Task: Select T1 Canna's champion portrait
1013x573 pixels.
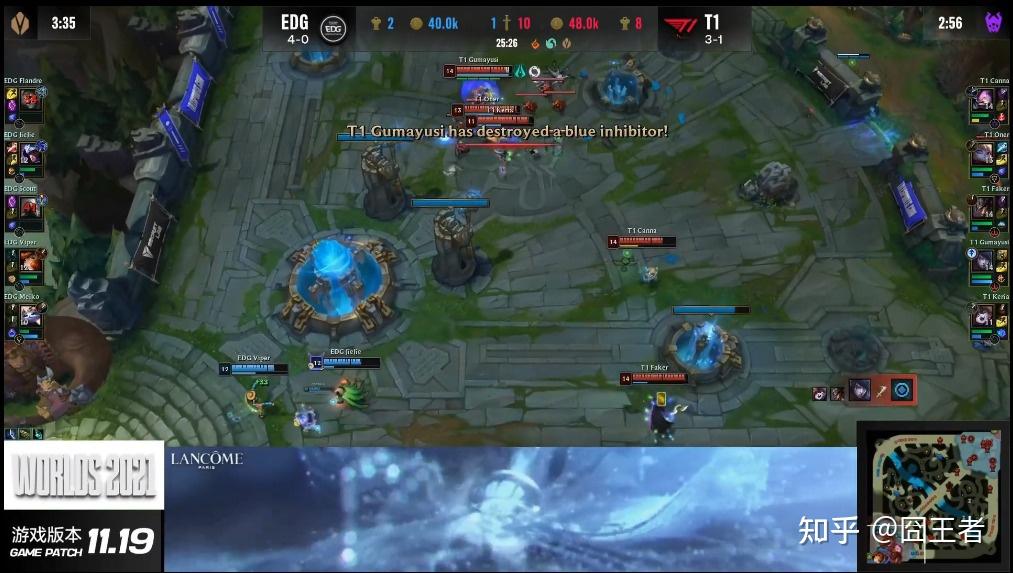Action: tap(984, 100)
